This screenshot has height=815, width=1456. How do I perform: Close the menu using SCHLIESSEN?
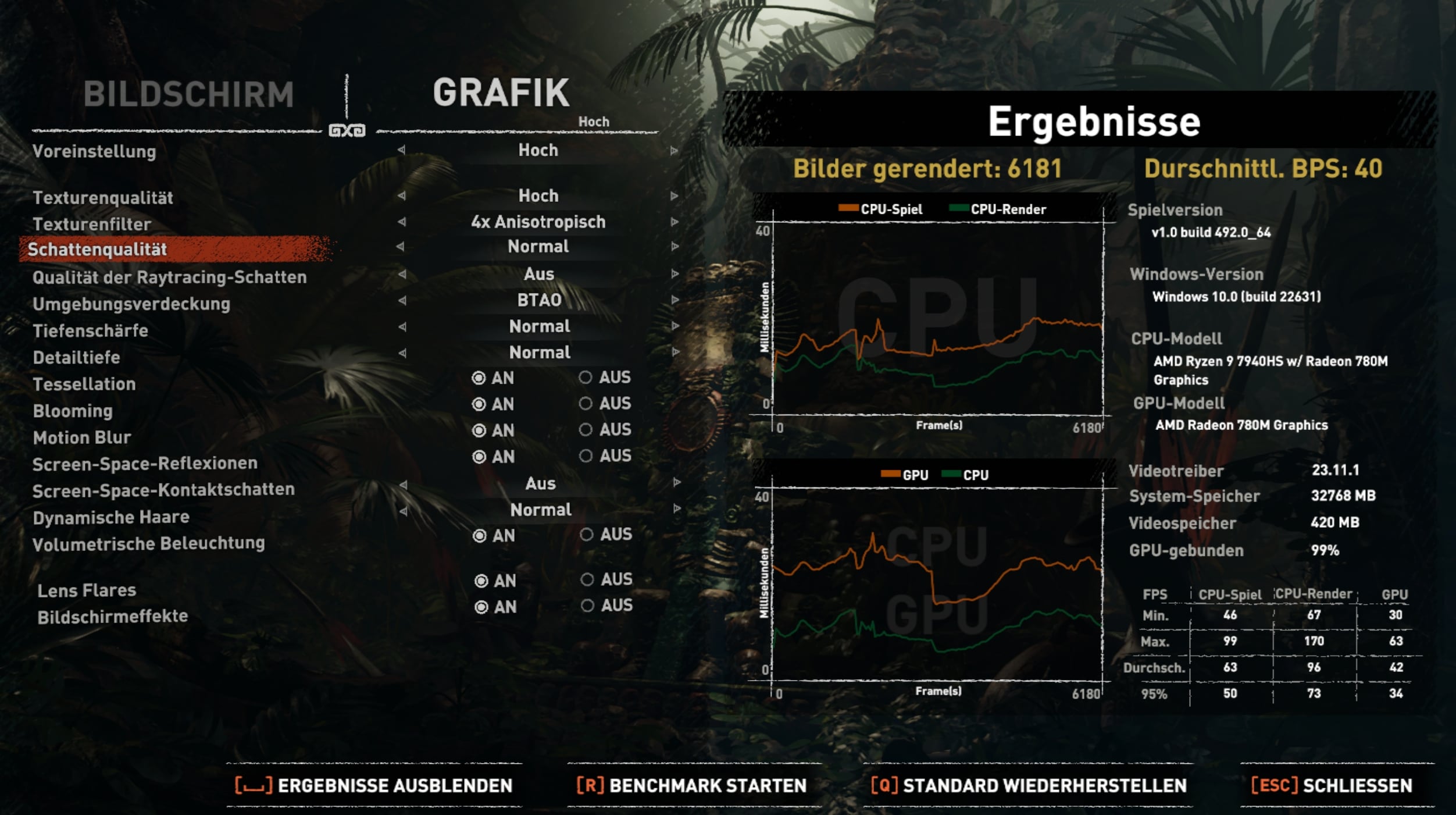[1332, 785]
